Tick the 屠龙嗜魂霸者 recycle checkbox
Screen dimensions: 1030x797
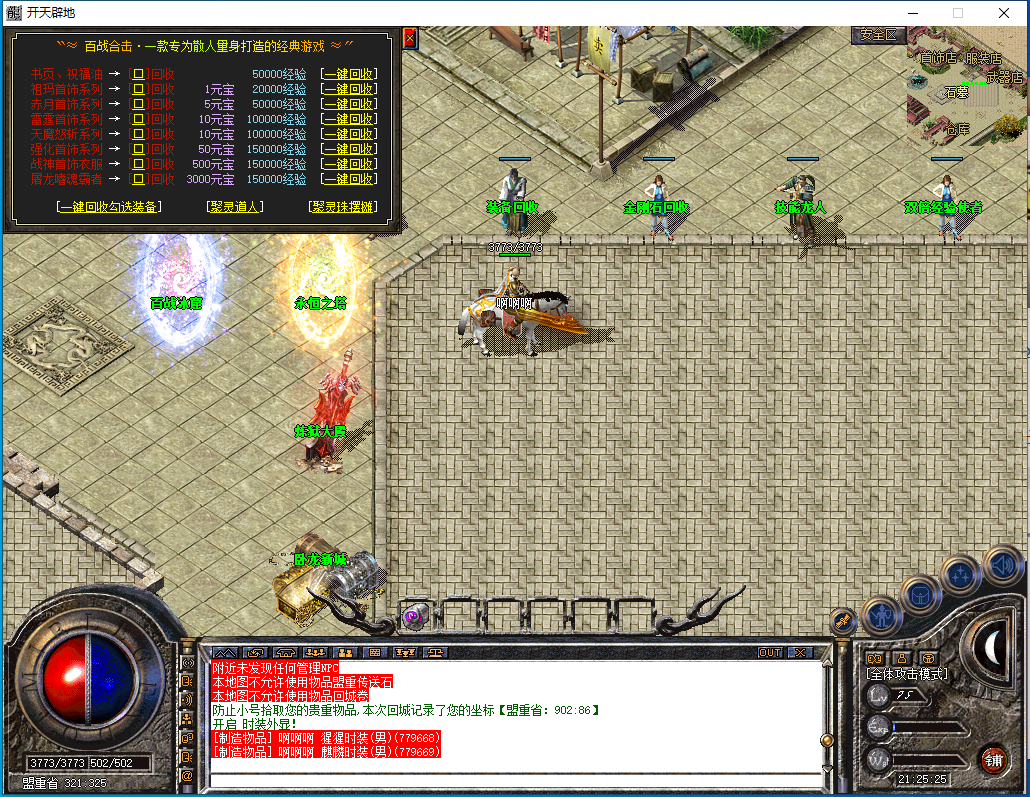[139, 179]
